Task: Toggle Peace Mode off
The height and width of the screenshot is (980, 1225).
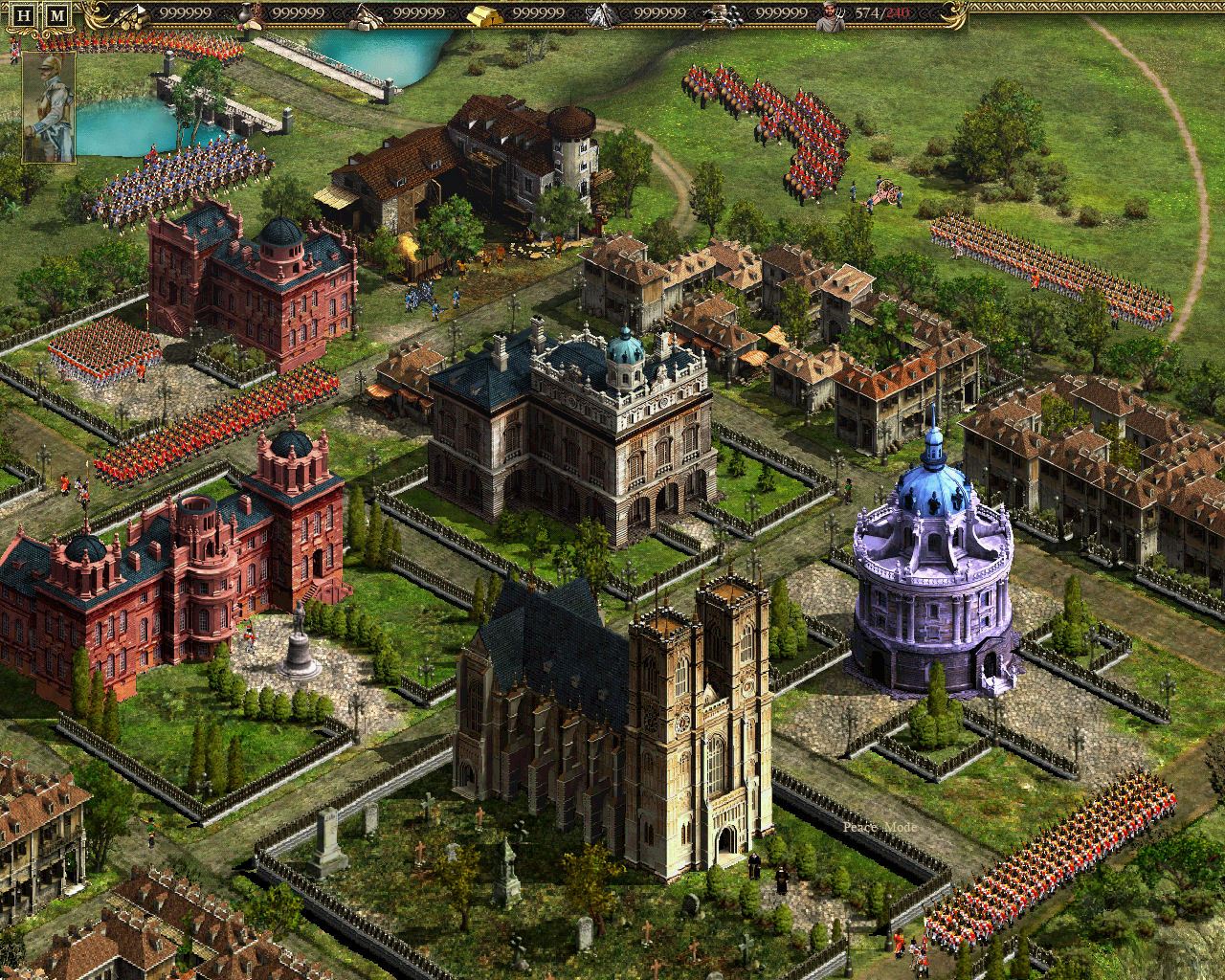Action: click(880, 827)
